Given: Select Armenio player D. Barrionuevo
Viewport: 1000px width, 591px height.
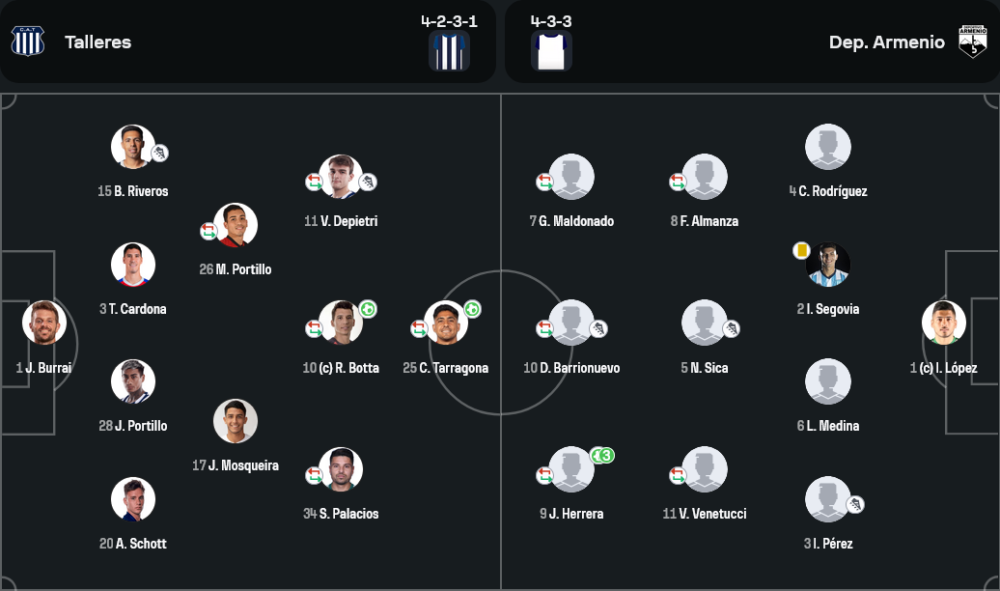Looking at the screenshot, I should 571,323.
